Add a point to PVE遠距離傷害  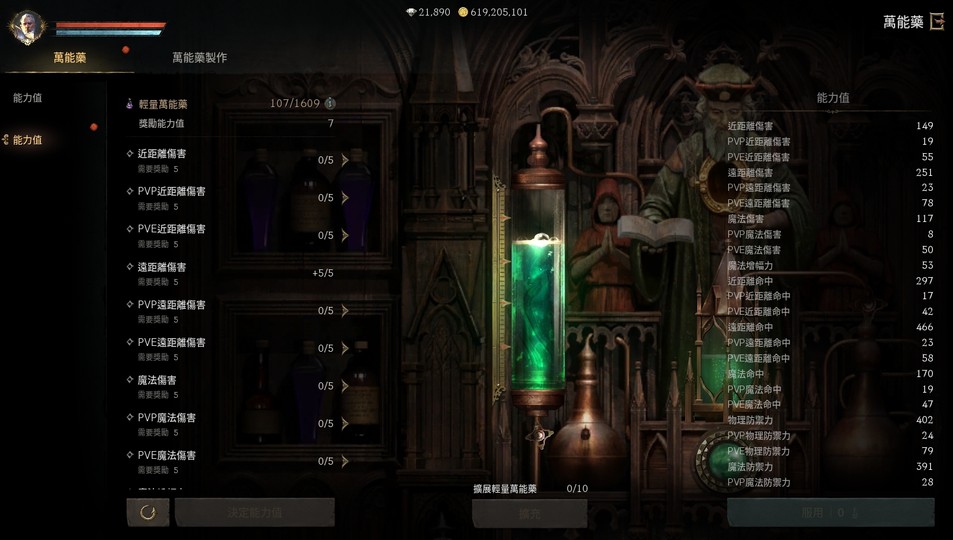(345, 348)
